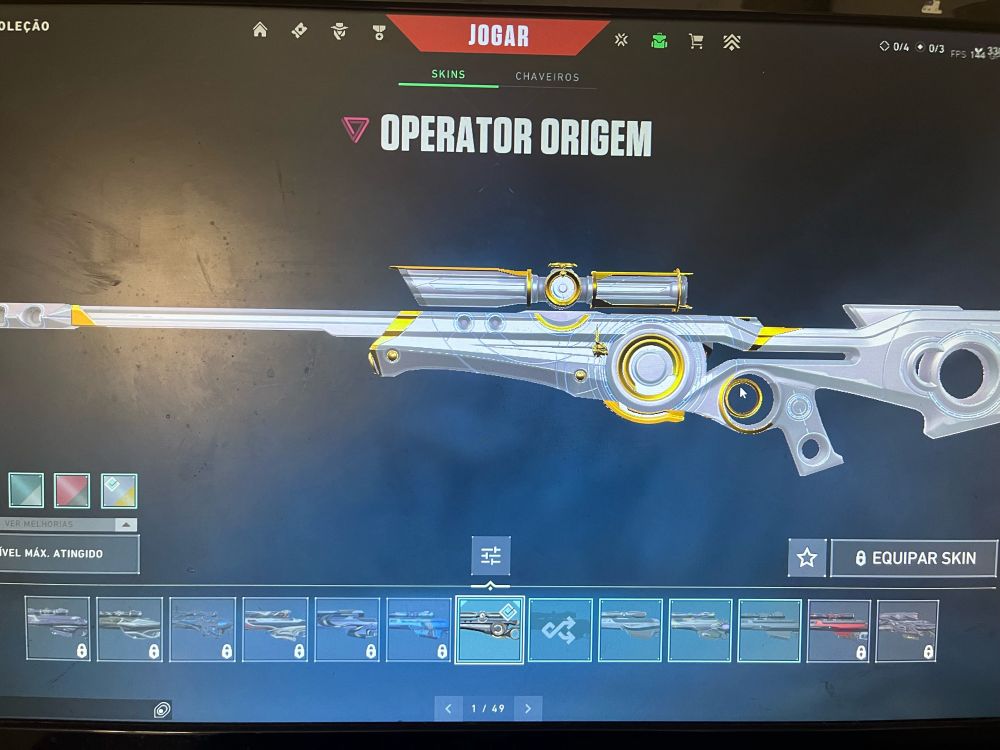Mark this skin as favorite with the star

pos(807,558)
